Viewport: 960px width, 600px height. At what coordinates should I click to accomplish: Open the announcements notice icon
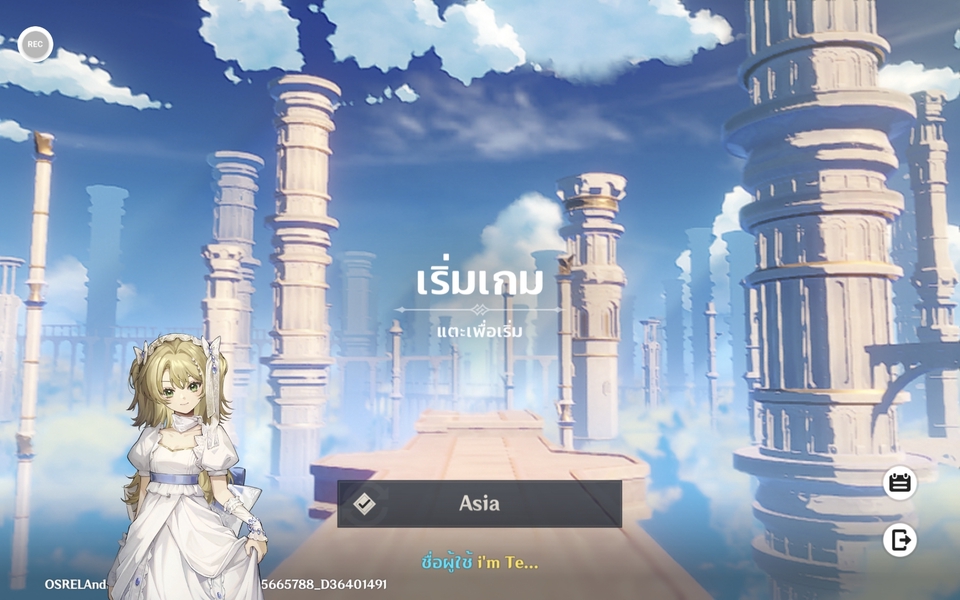pos(899,483)
